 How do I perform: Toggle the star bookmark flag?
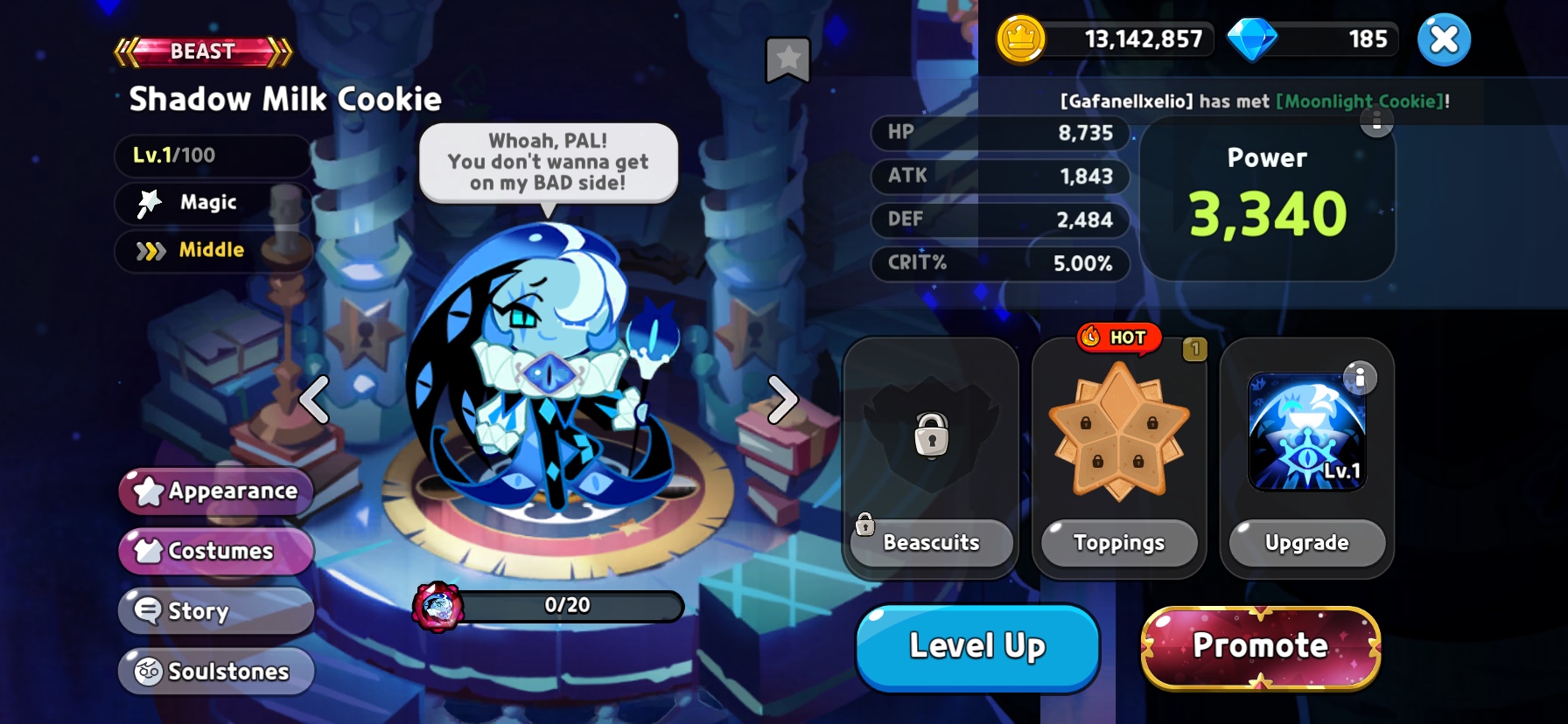tap(787, 59)
